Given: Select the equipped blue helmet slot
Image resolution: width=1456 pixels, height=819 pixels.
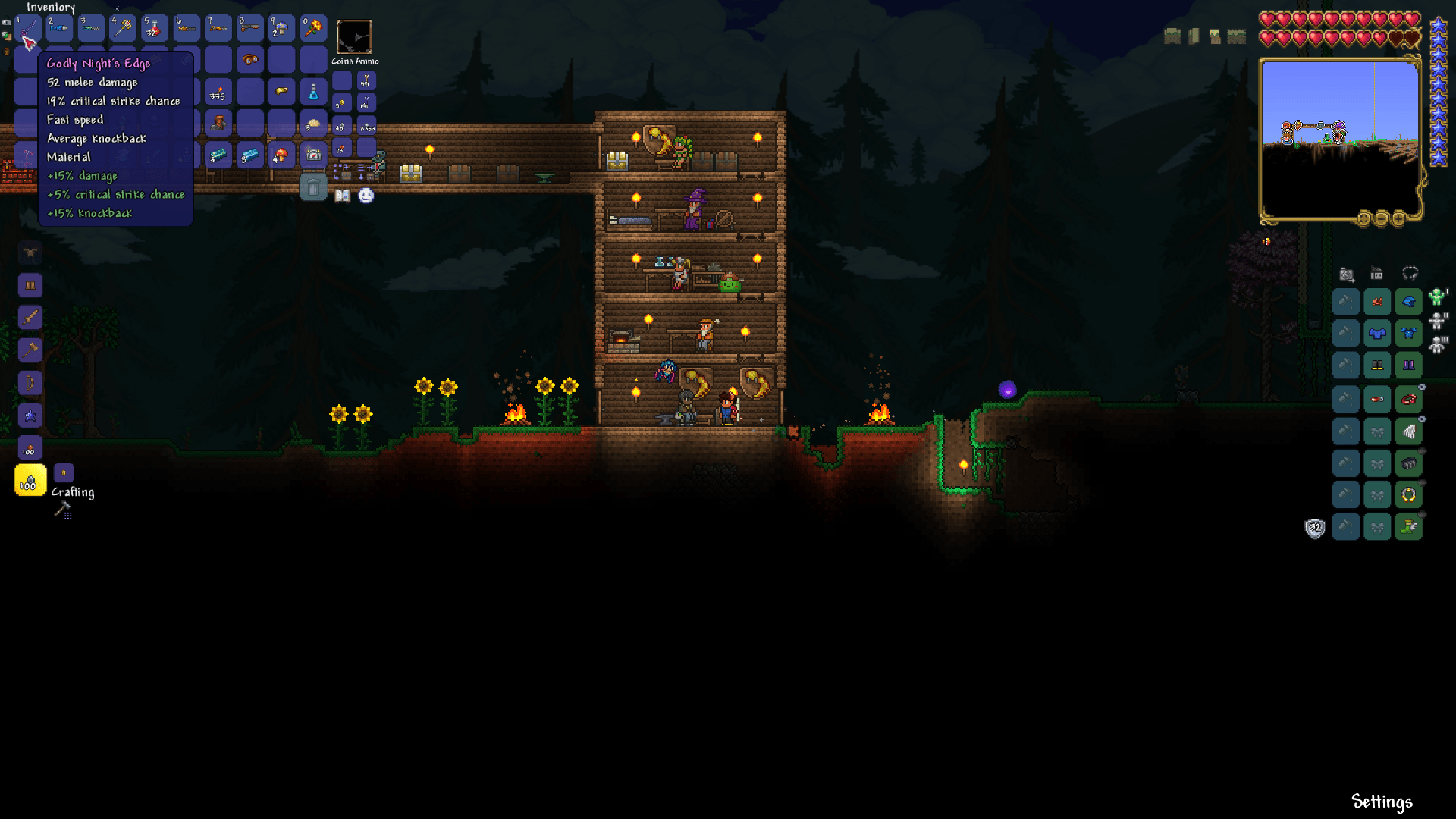Looking at the screenshot, I should [1410, 302].
